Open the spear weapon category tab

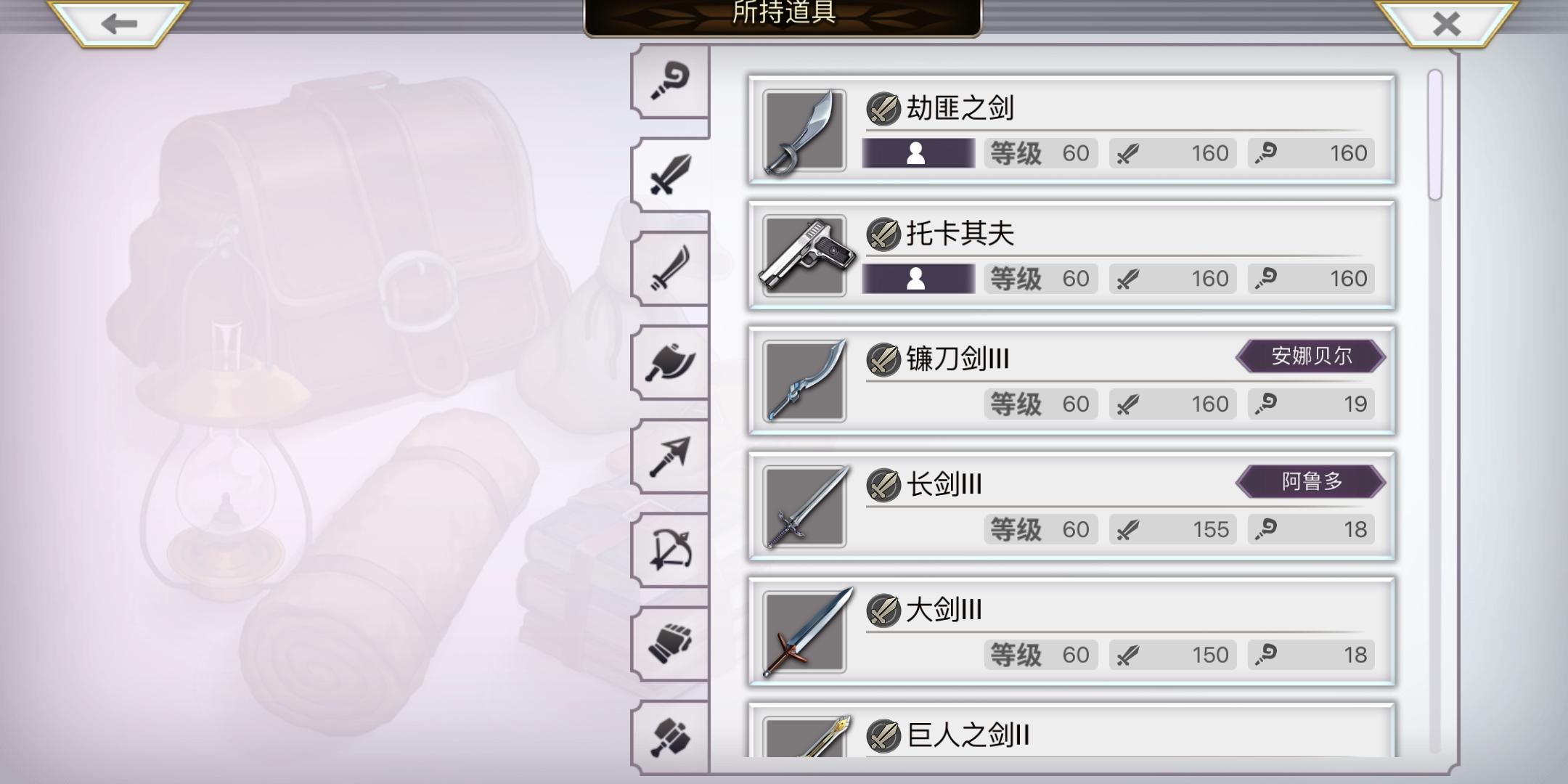point(671,454)
